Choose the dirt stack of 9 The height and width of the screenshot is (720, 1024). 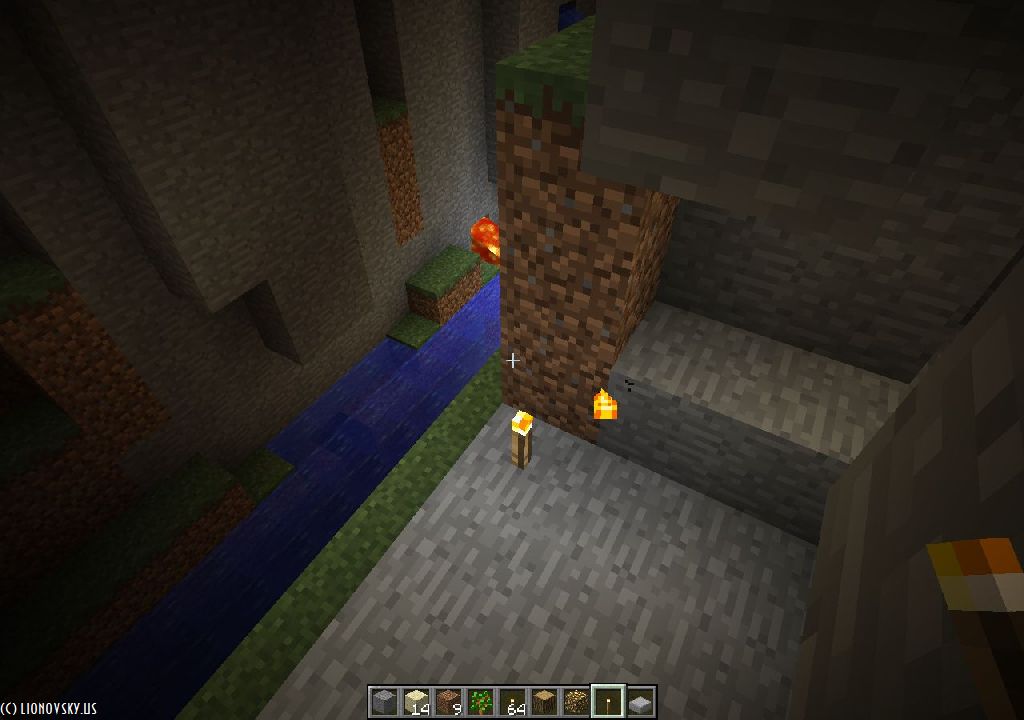point(447,702)
